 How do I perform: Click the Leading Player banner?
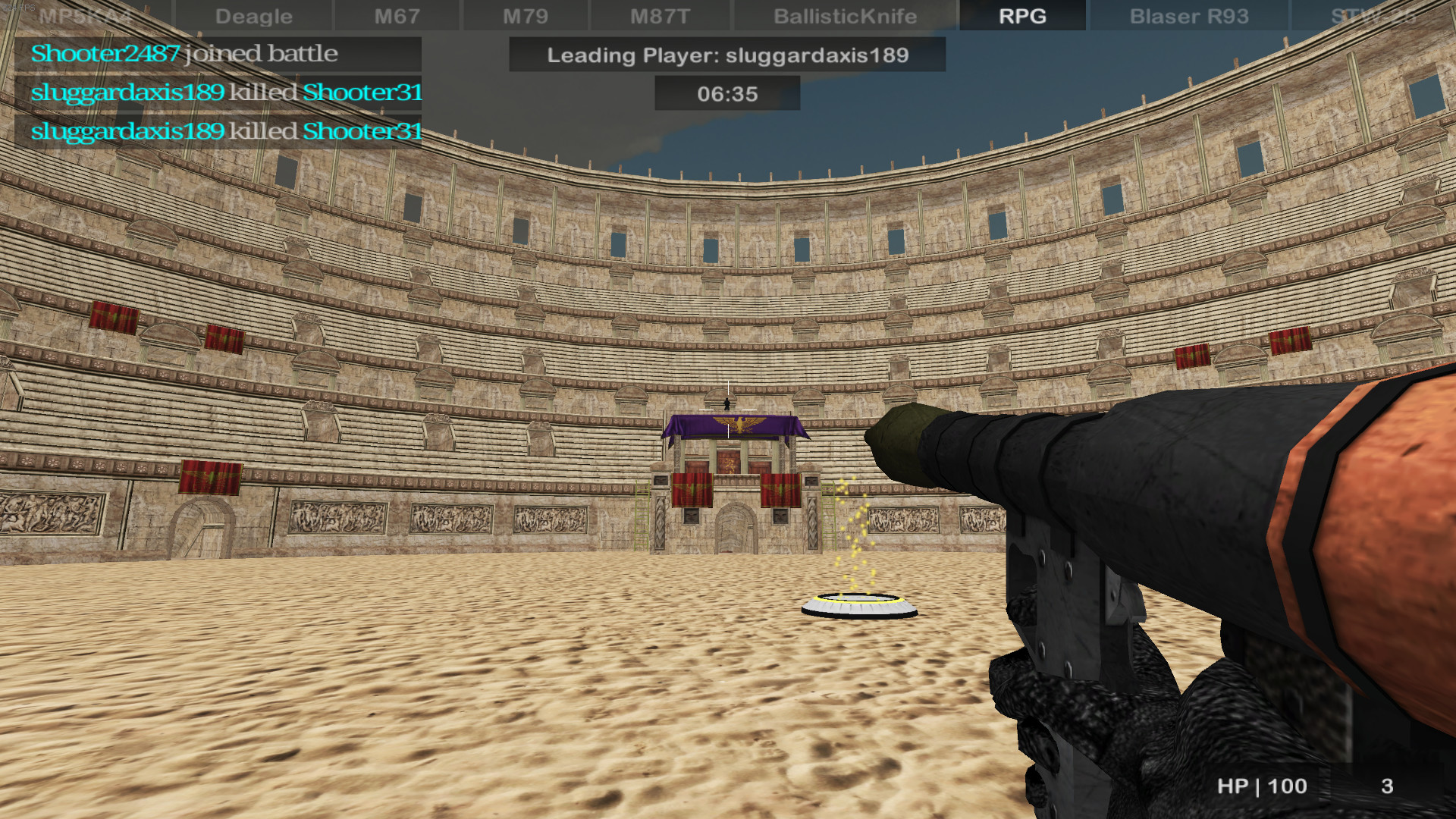726,55
